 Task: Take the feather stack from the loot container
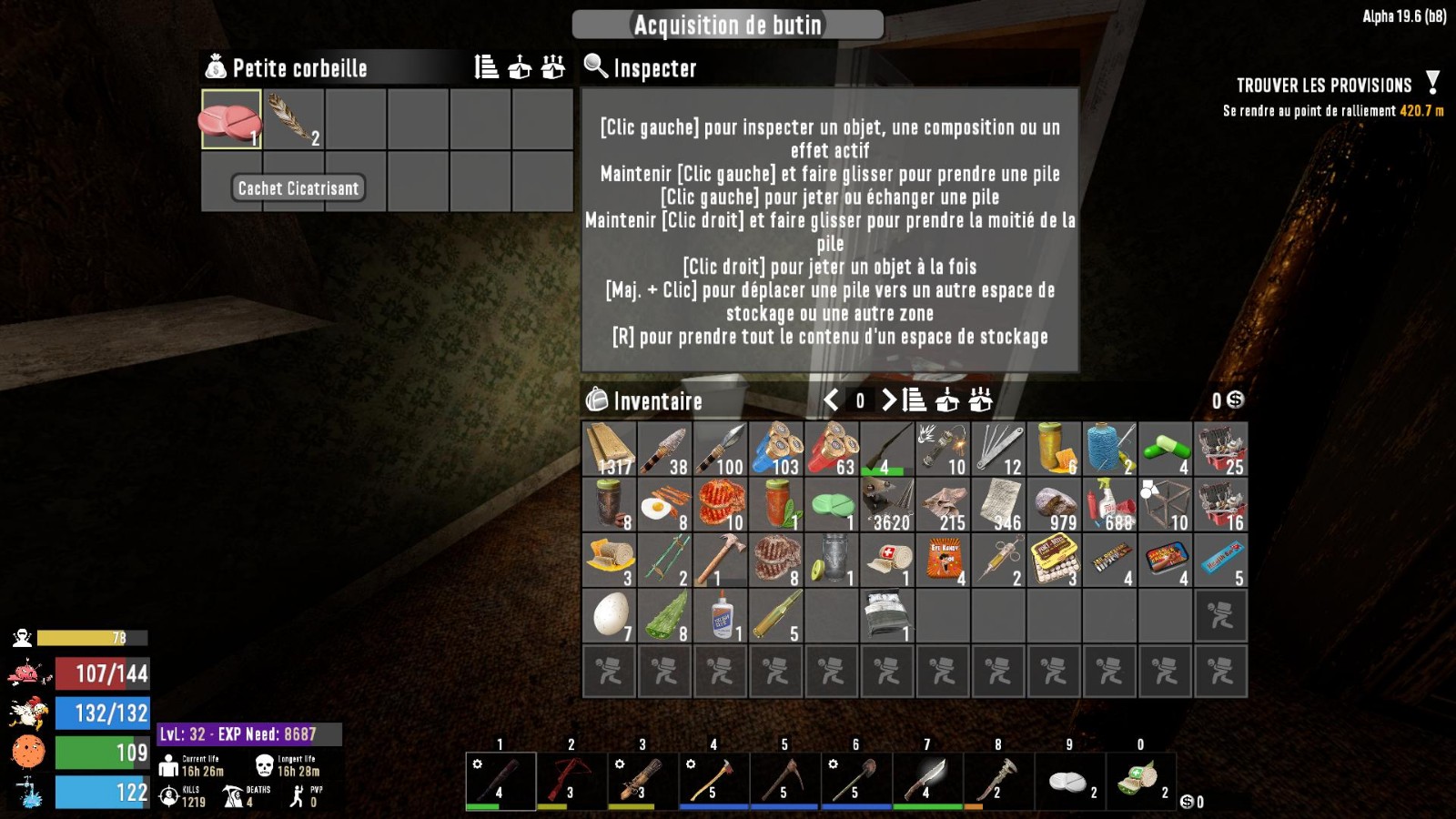294,118
